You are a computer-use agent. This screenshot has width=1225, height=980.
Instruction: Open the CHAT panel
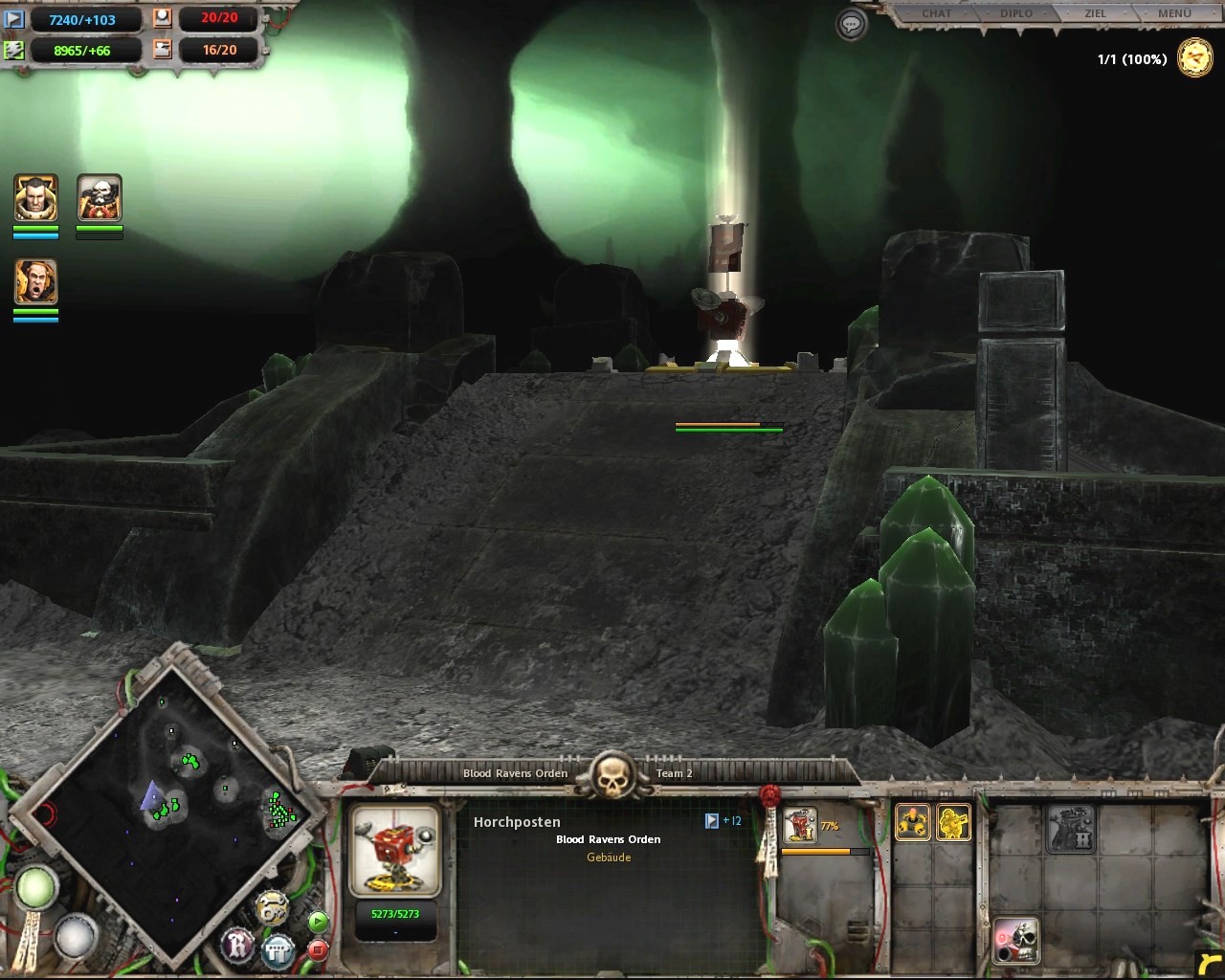pyautogui.click(x=936, y=13)
